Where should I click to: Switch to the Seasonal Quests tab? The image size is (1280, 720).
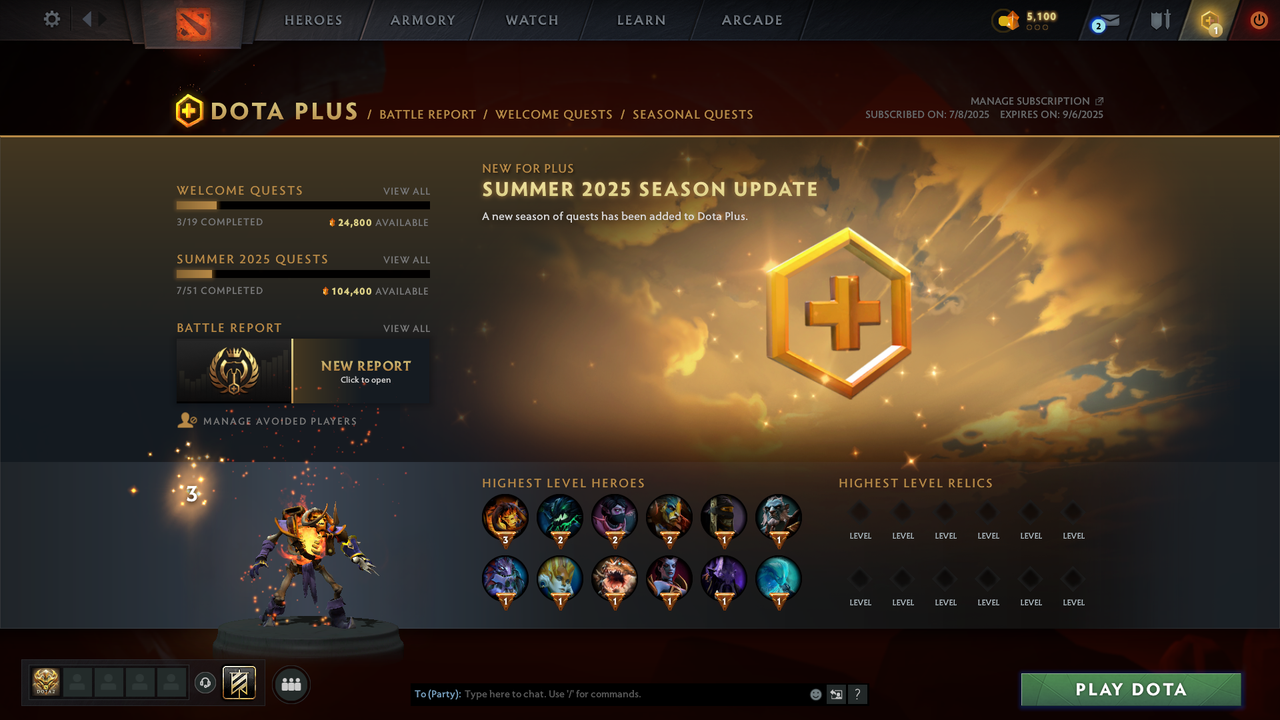tap(693, 114)
